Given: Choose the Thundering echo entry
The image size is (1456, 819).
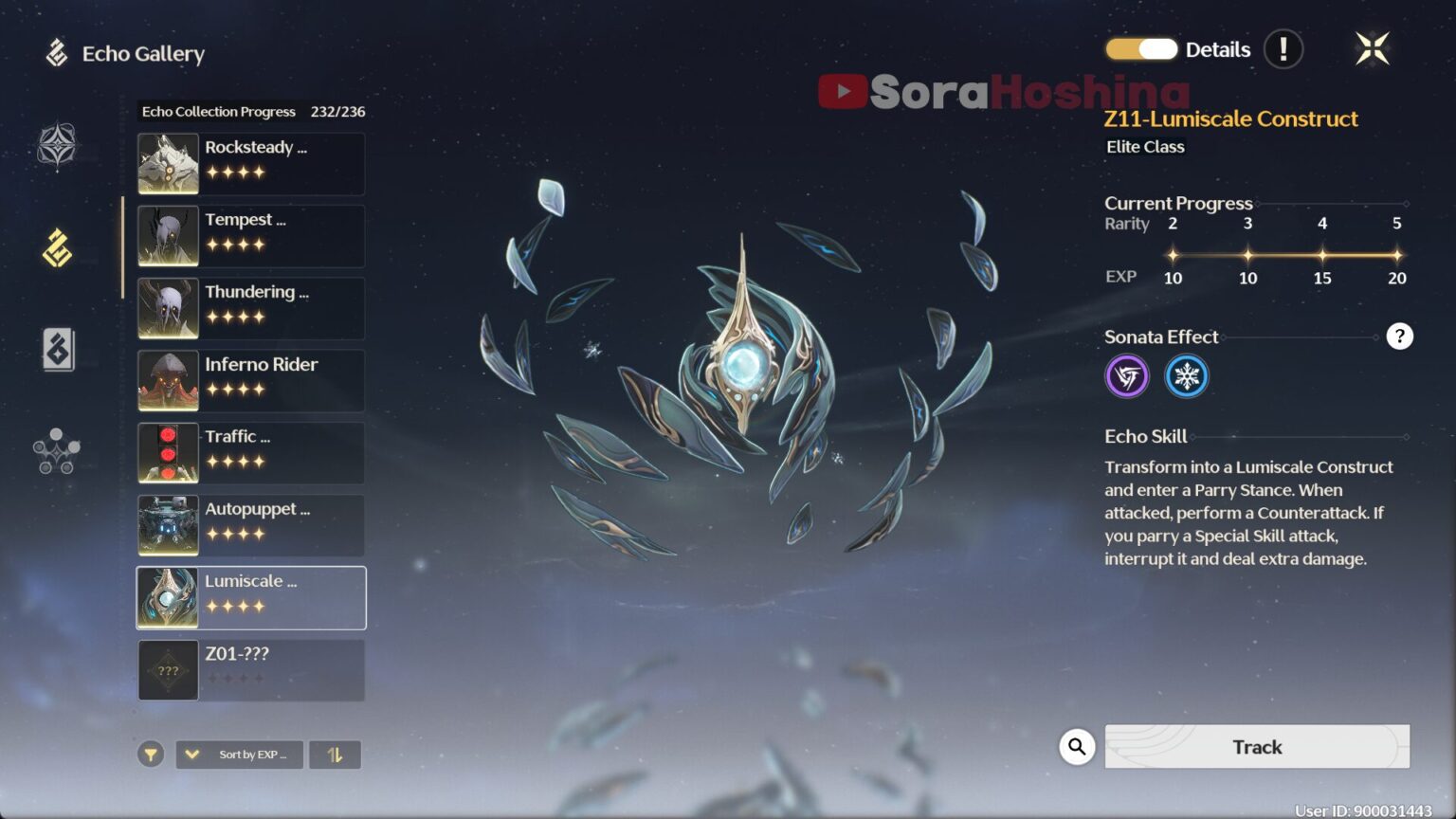Looking at the screenshot, I should coord(251,308).
